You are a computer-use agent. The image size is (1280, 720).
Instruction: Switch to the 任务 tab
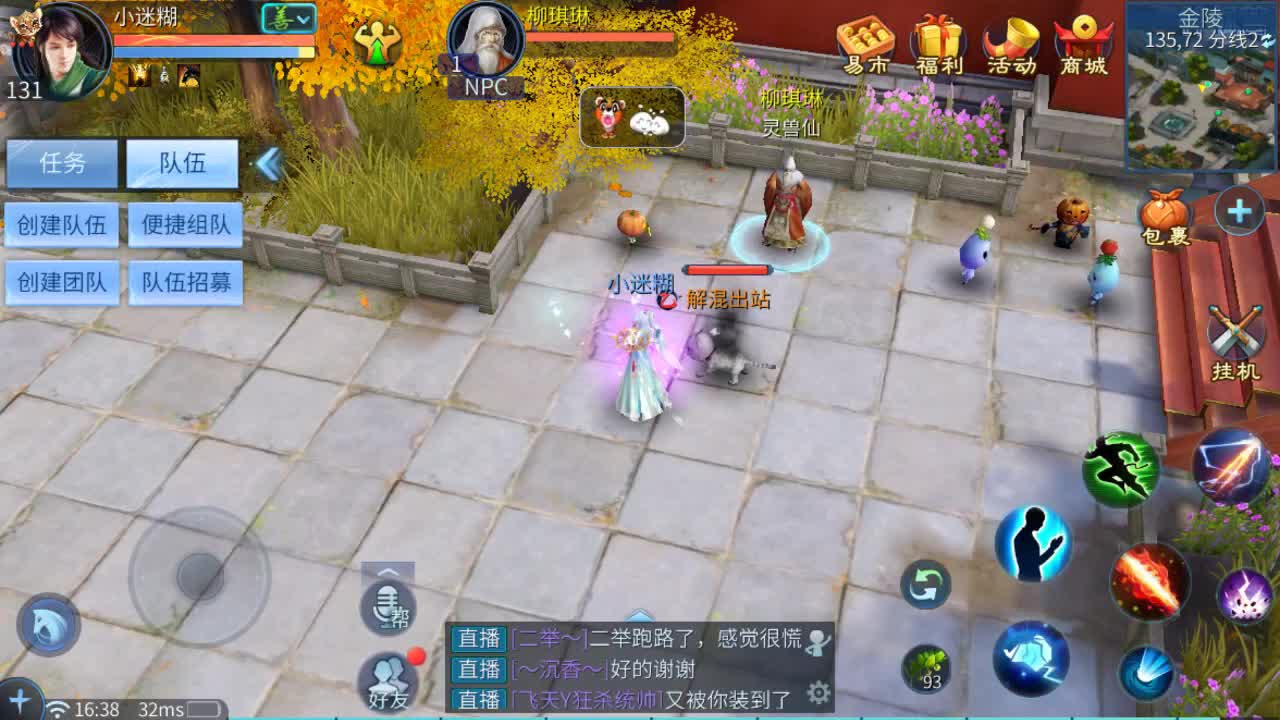(63, 163)
